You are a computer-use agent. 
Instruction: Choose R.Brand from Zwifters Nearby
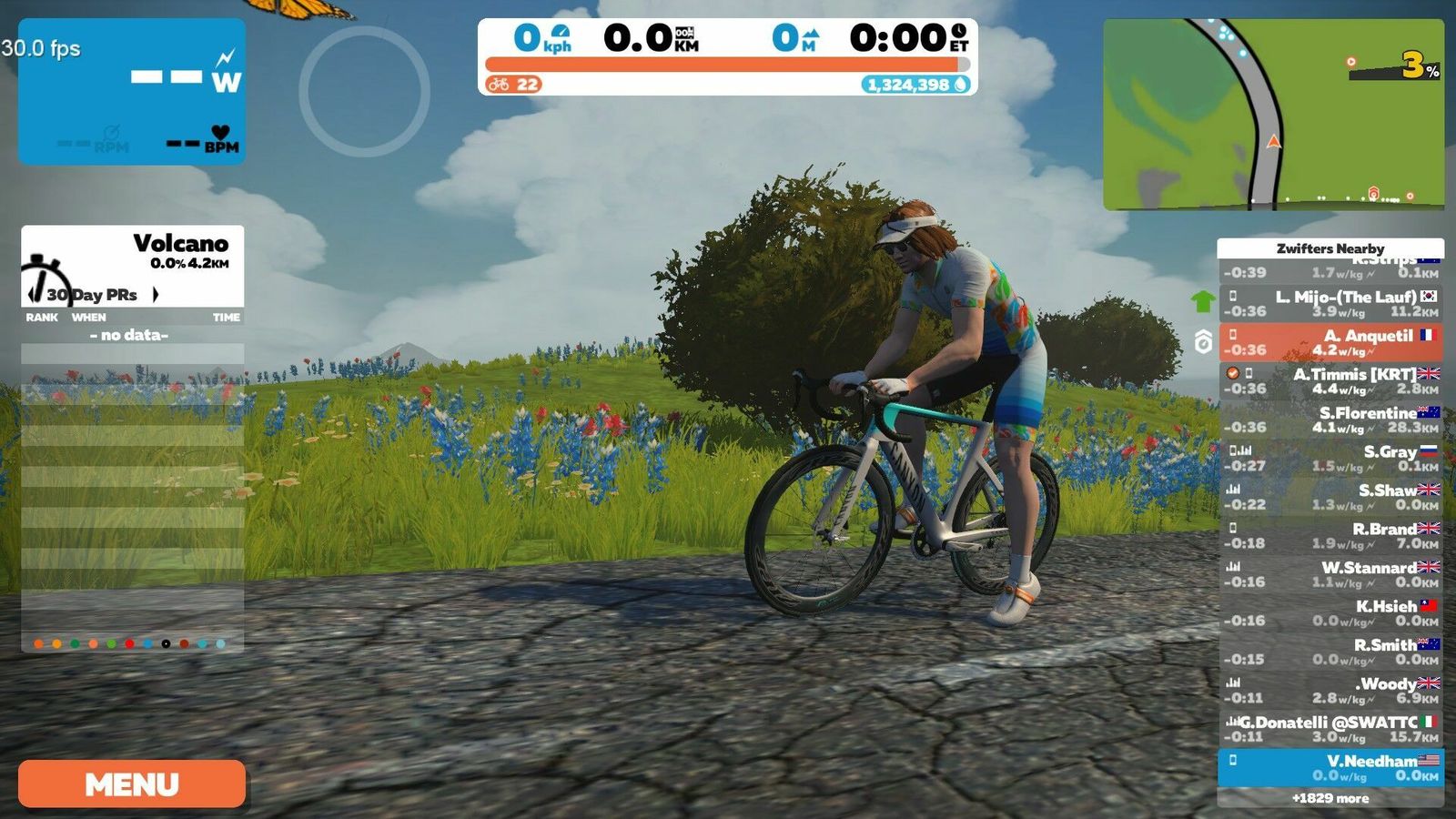(x=1330, y=535)
